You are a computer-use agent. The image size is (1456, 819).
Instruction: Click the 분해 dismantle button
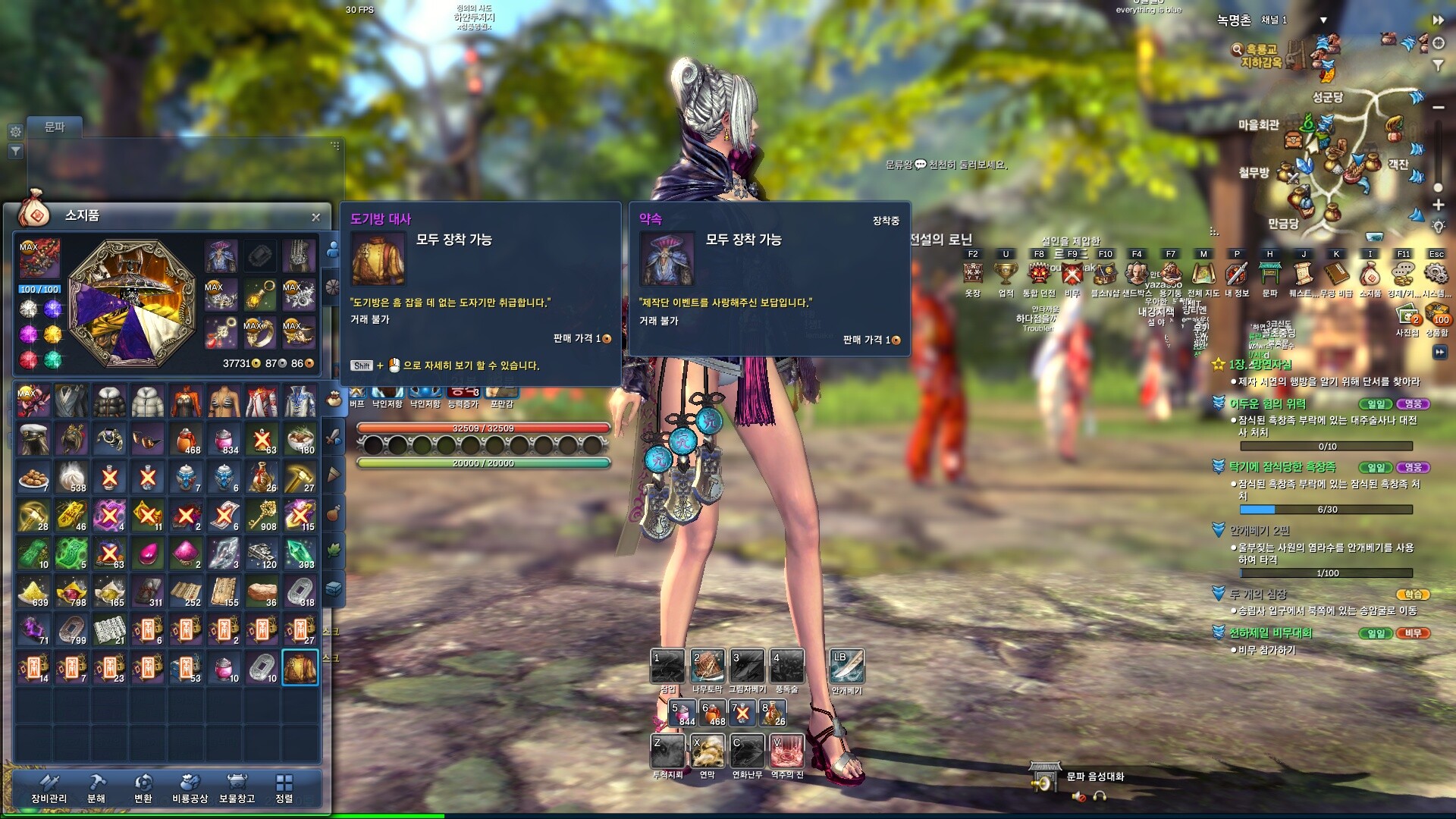(x=96, y=789)
